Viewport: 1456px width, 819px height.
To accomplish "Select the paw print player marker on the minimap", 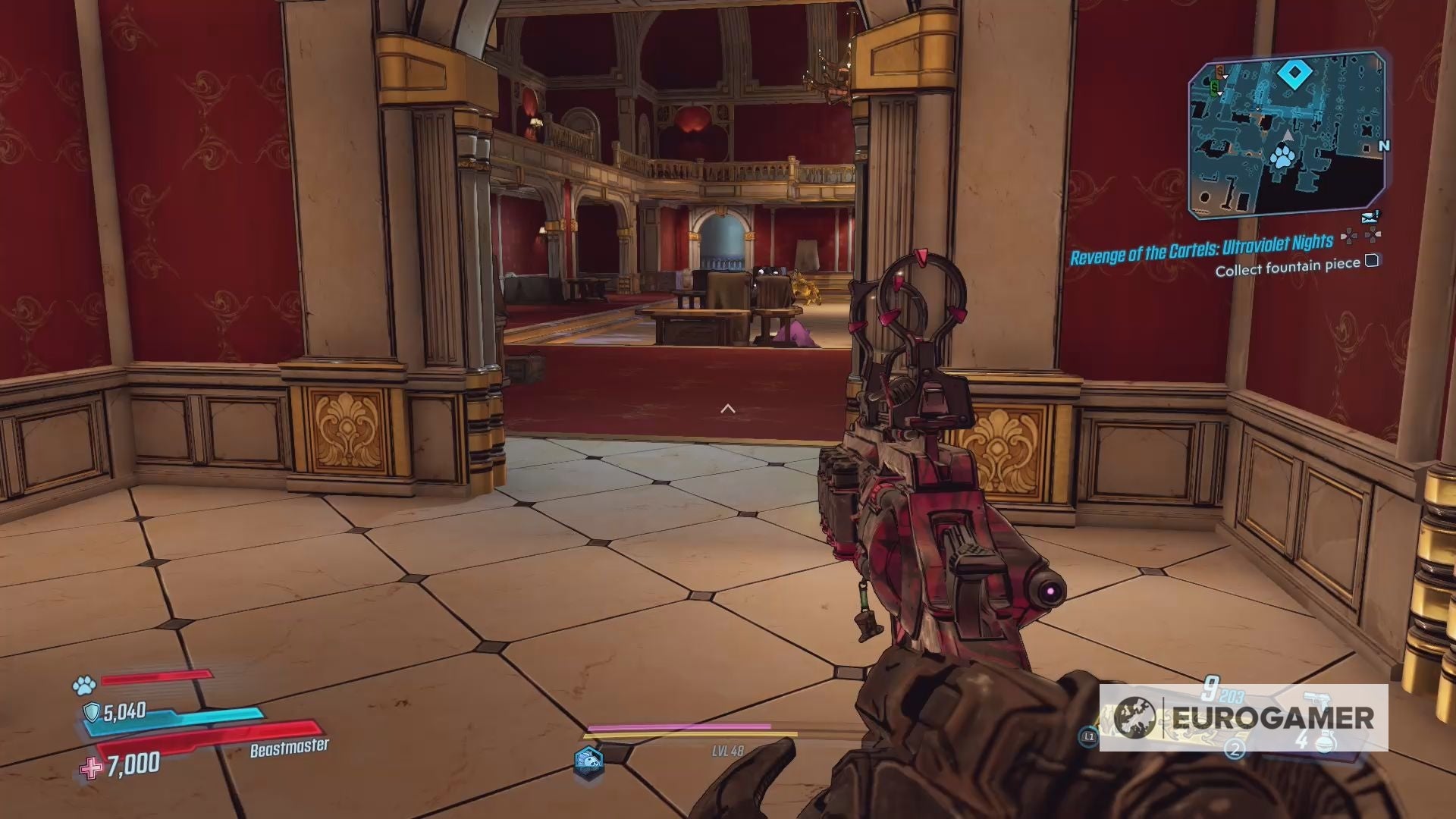I will point(1282,156).
